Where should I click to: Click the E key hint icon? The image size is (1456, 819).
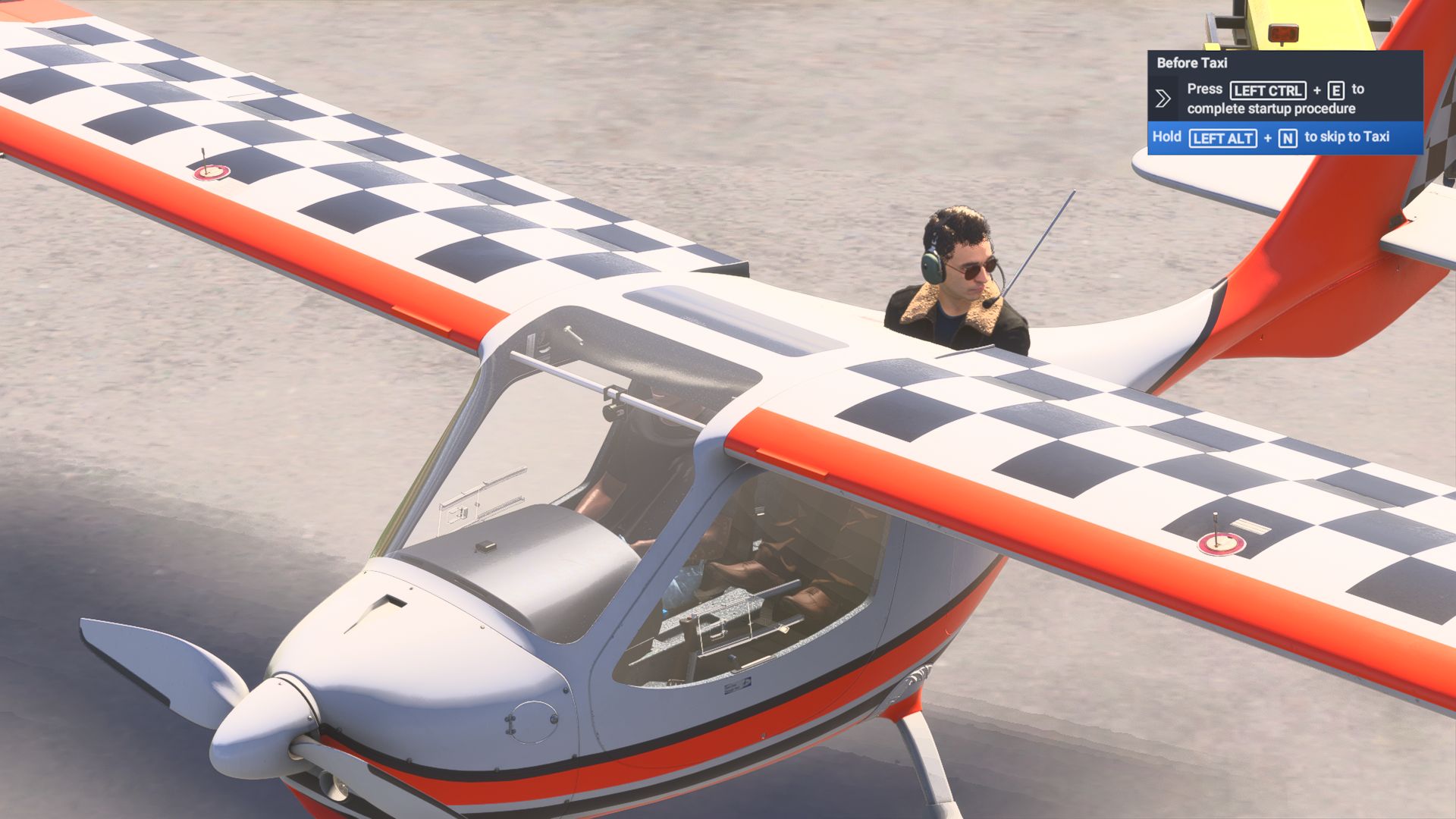(x=1334, y=89)
